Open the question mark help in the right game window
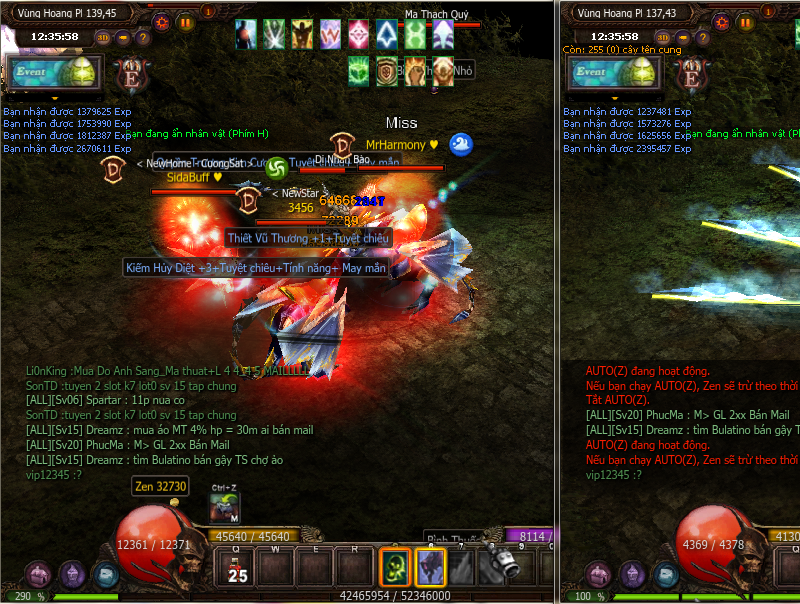The height and width of the screenshot is (604, 800). coord(703,38)
